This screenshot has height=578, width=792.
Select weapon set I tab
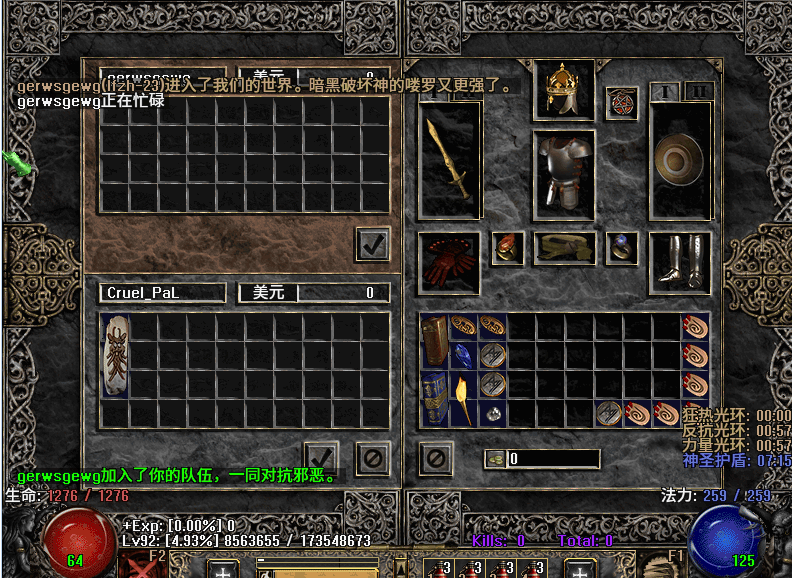point(666,91)
